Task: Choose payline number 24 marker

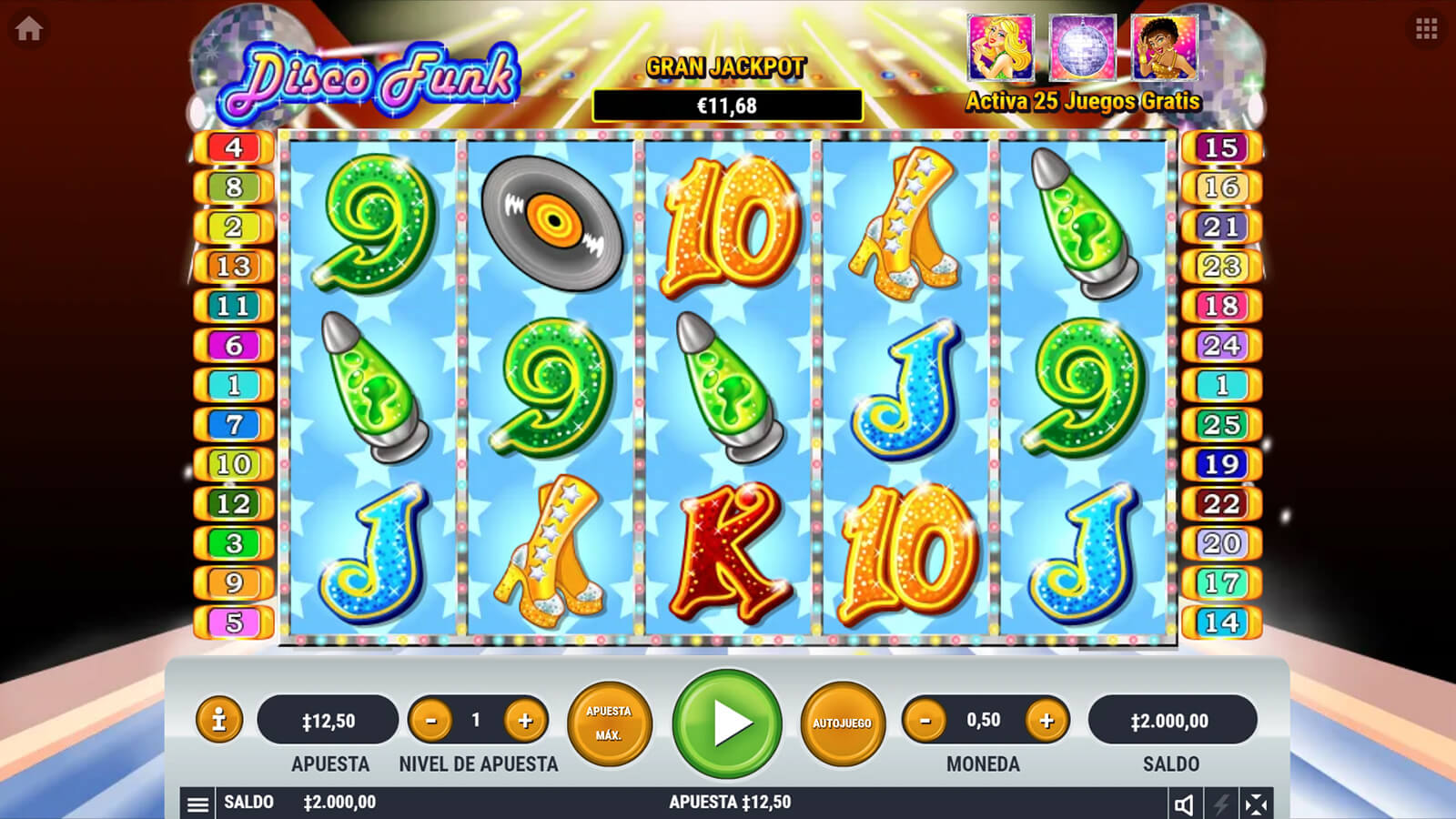Action: [1221, 346]
